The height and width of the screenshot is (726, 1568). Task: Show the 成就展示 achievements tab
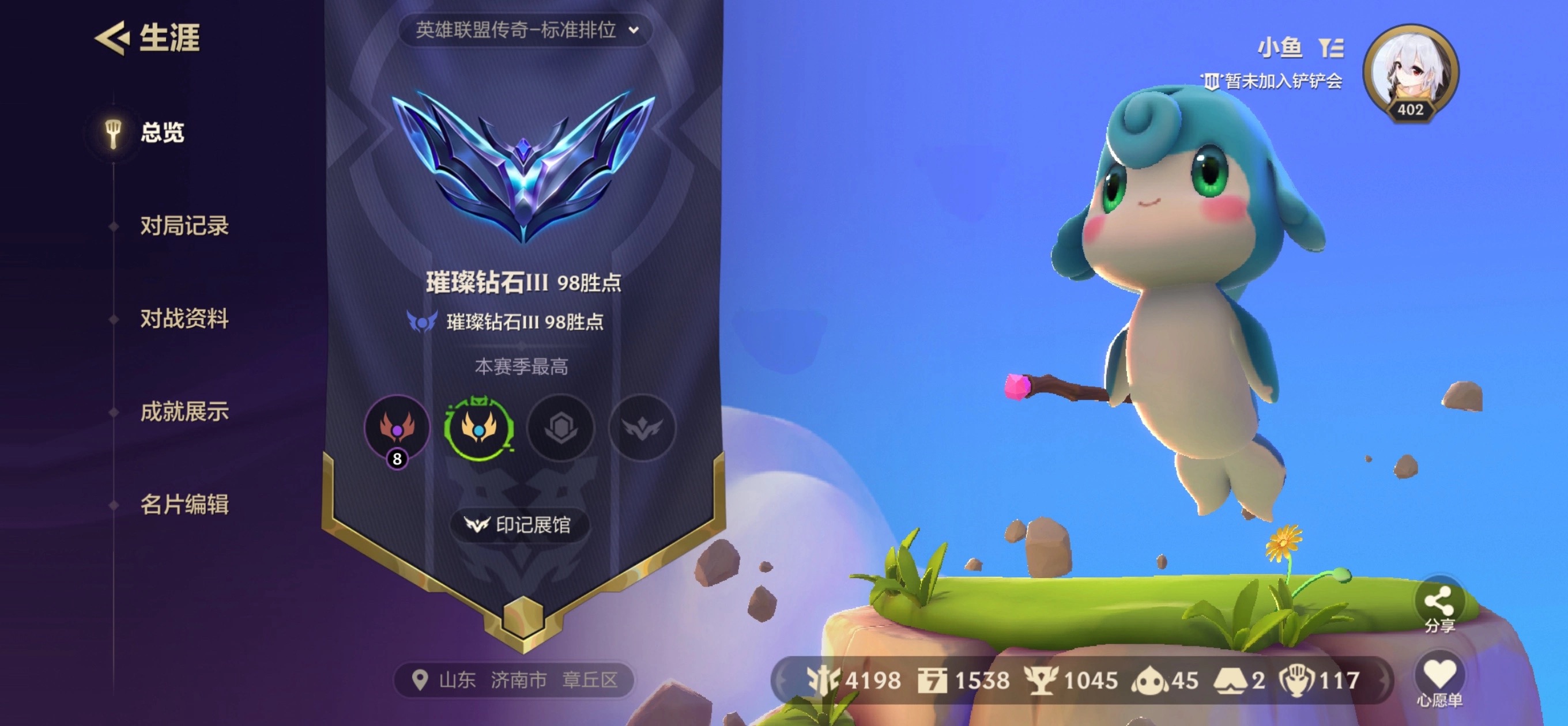(x=184, y=411)
